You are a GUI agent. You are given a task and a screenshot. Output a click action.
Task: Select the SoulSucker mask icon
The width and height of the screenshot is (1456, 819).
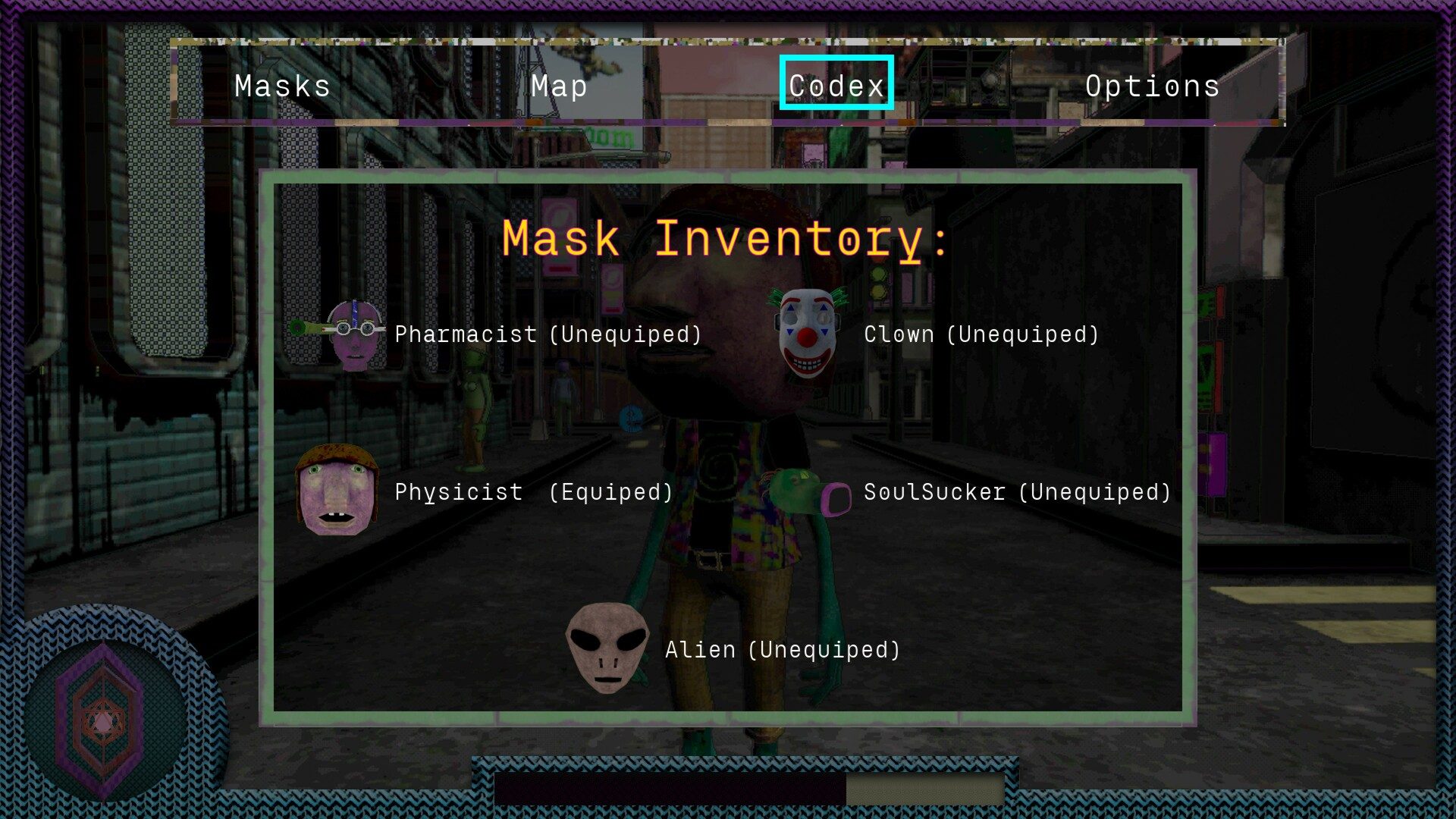click(x=806, y=493)
